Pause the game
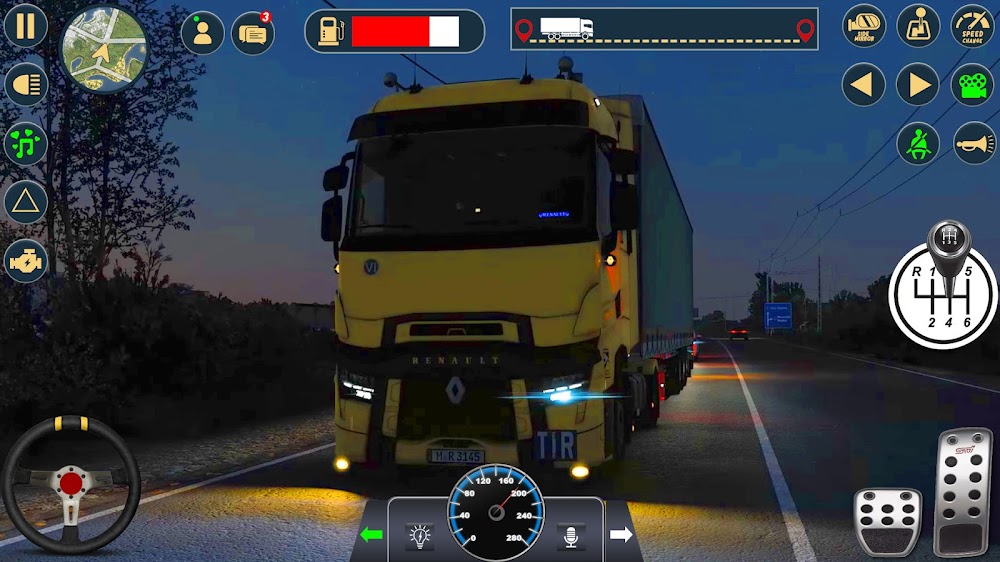The image size is (1000, 562). (x=26, y=26)
